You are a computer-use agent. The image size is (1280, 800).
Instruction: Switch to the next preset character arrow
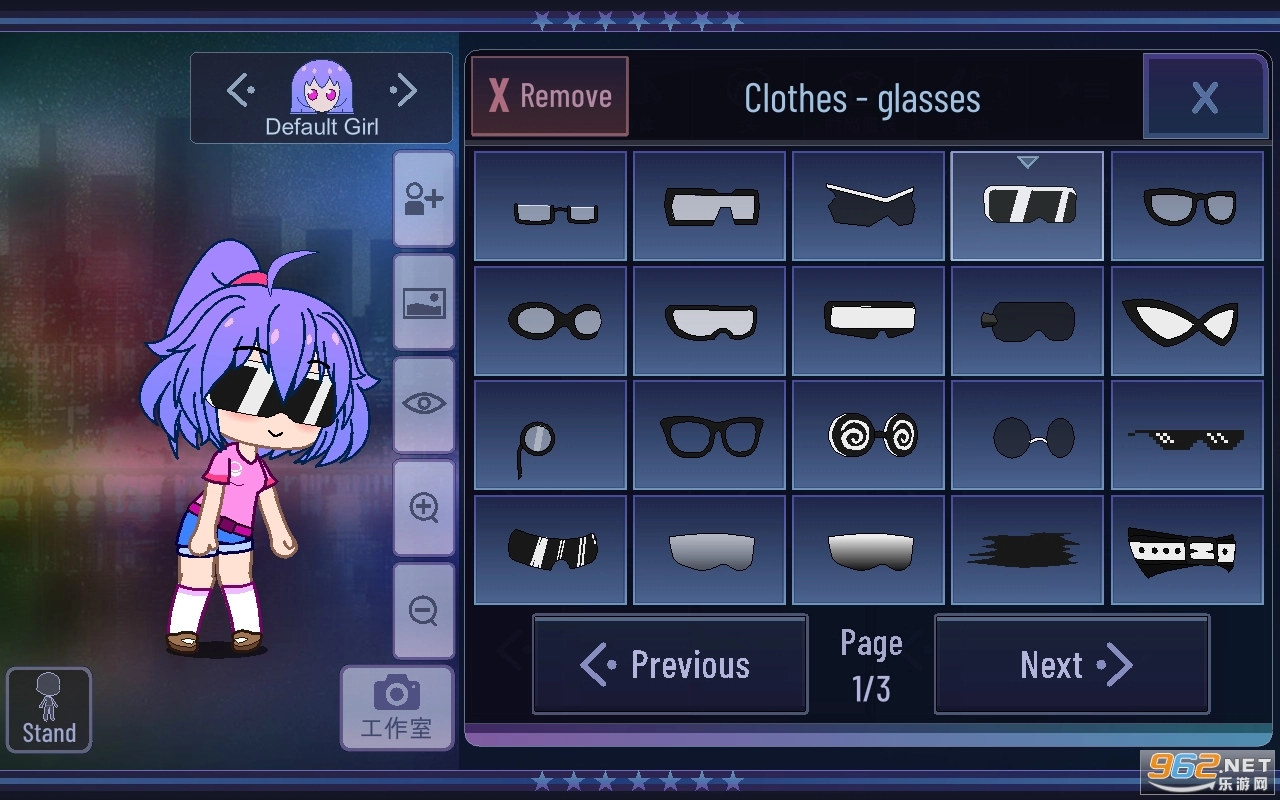[x=404, y=89]
